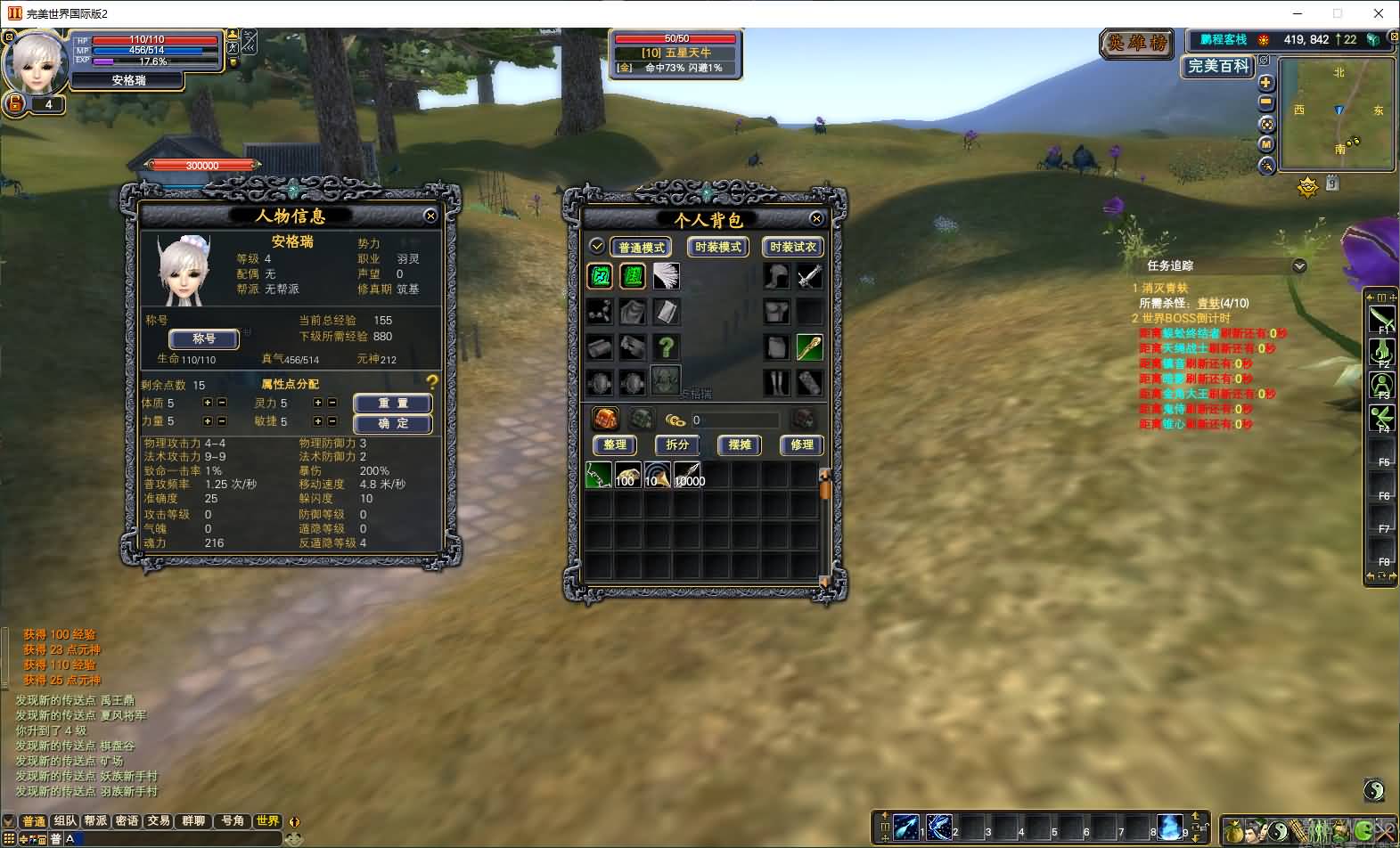1400x848 pixels.
Task: Open a stall with 摆摊
Action: tap(740, 444)
